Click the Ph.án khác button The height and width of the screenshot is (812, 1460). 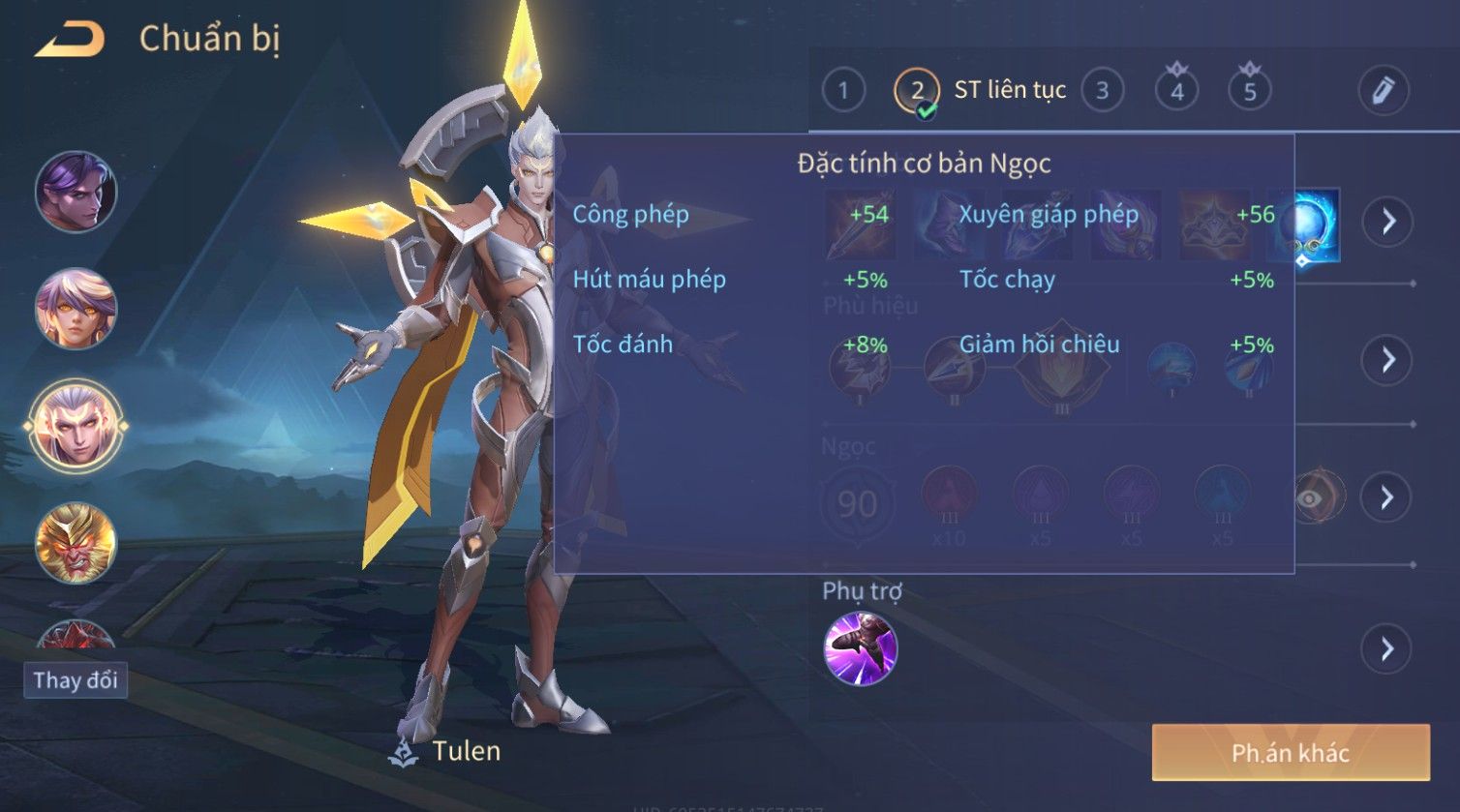[x=1290, y=753]
